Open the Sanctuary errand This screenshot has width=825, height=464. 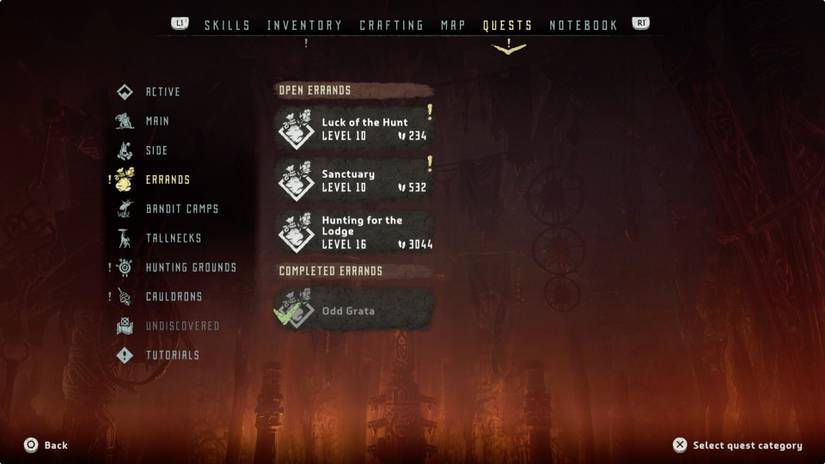tap(354, 180)
